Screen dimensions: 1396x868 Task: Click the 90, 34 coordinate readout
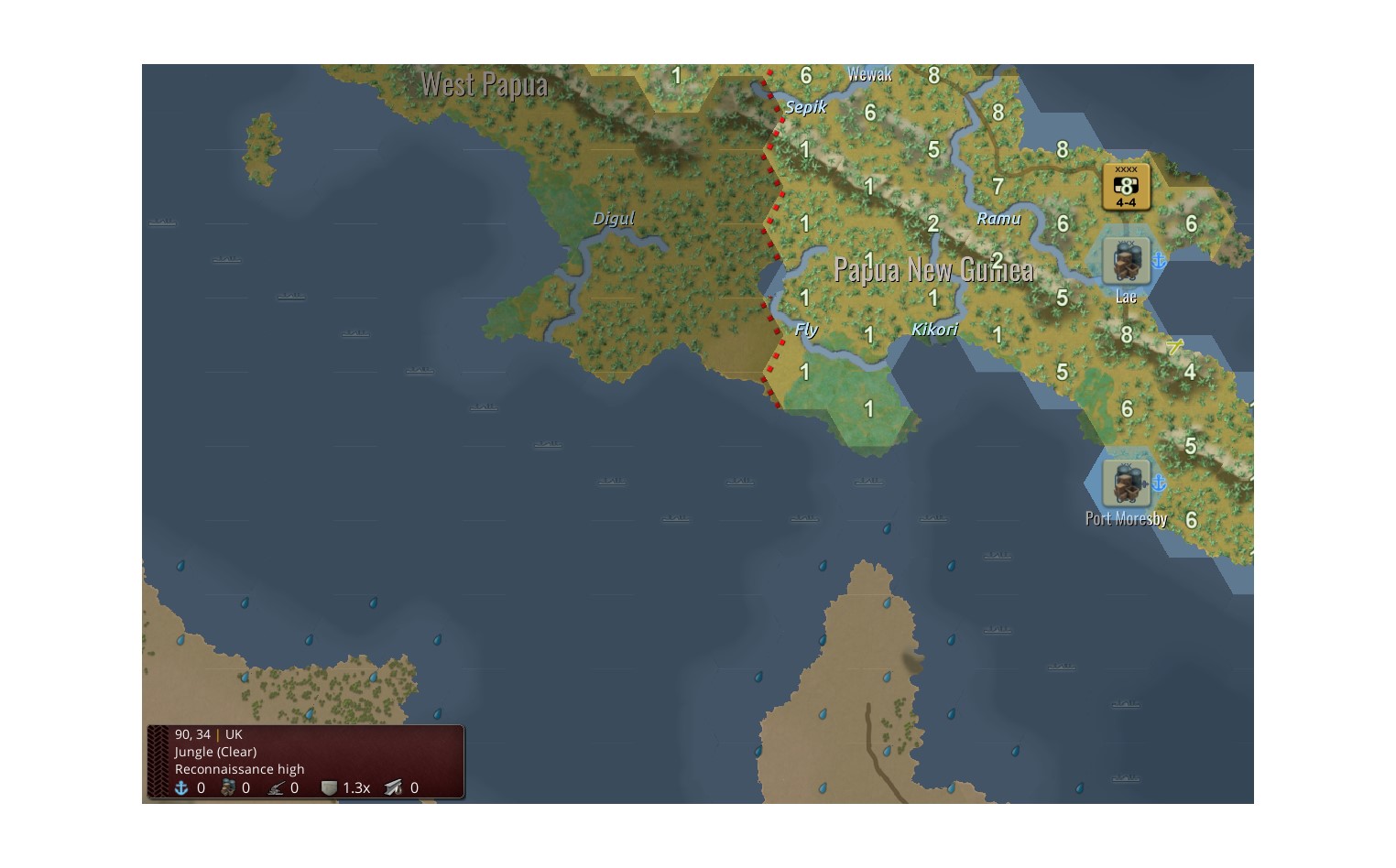[x=192, y=734]
